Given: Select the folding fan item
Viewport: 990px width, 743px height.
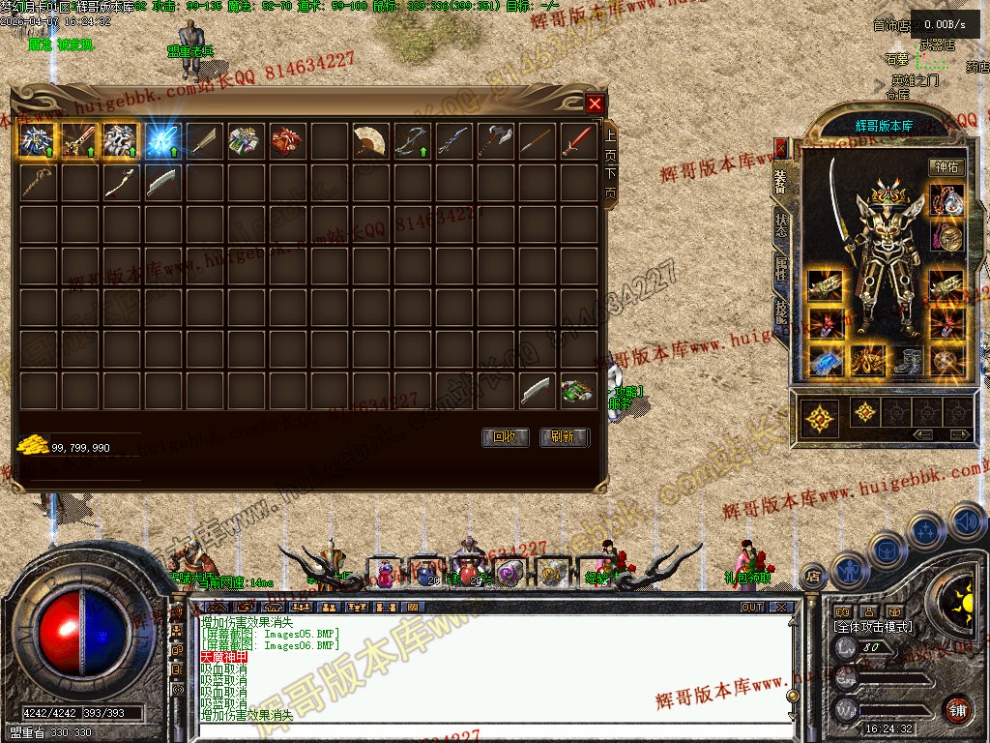Looking at the screenshot, I should (370, 141).
